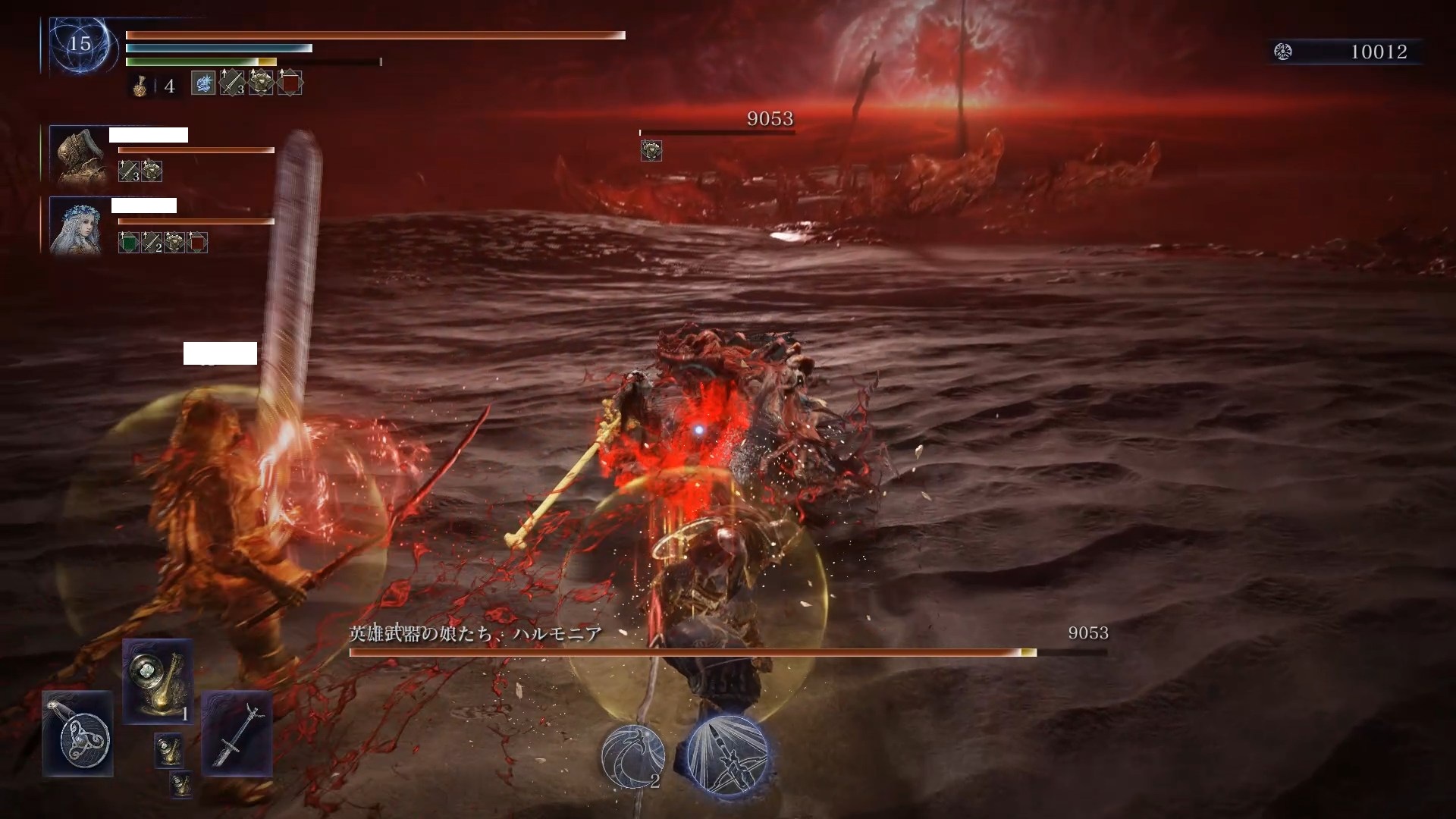Click the flask of crimson tears icon
This screenshot has height=819, width=1456.
[x=140, y=86]
